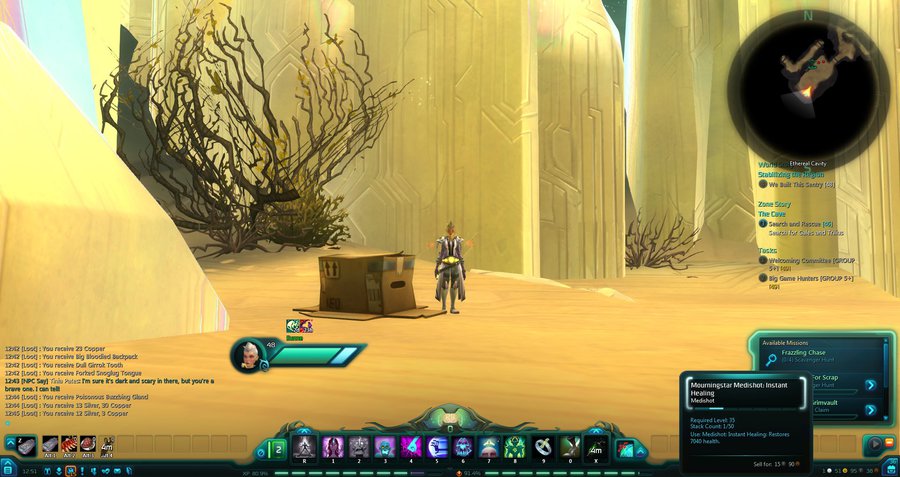This screenshot has width=900, height=477.
Task: Trigger the magenta slash ability in slot 4
Action: coord(410,446)
